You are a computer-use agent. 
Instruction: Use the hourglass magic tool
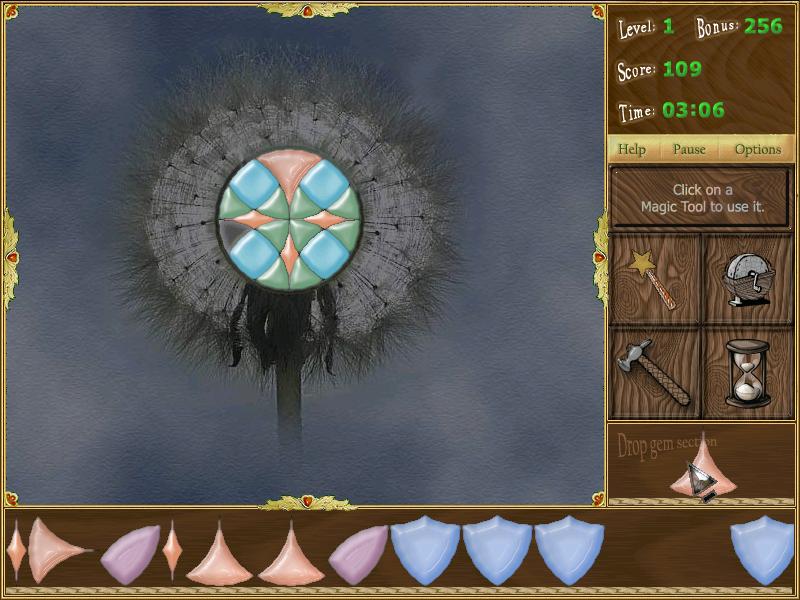tap(748, 372)
